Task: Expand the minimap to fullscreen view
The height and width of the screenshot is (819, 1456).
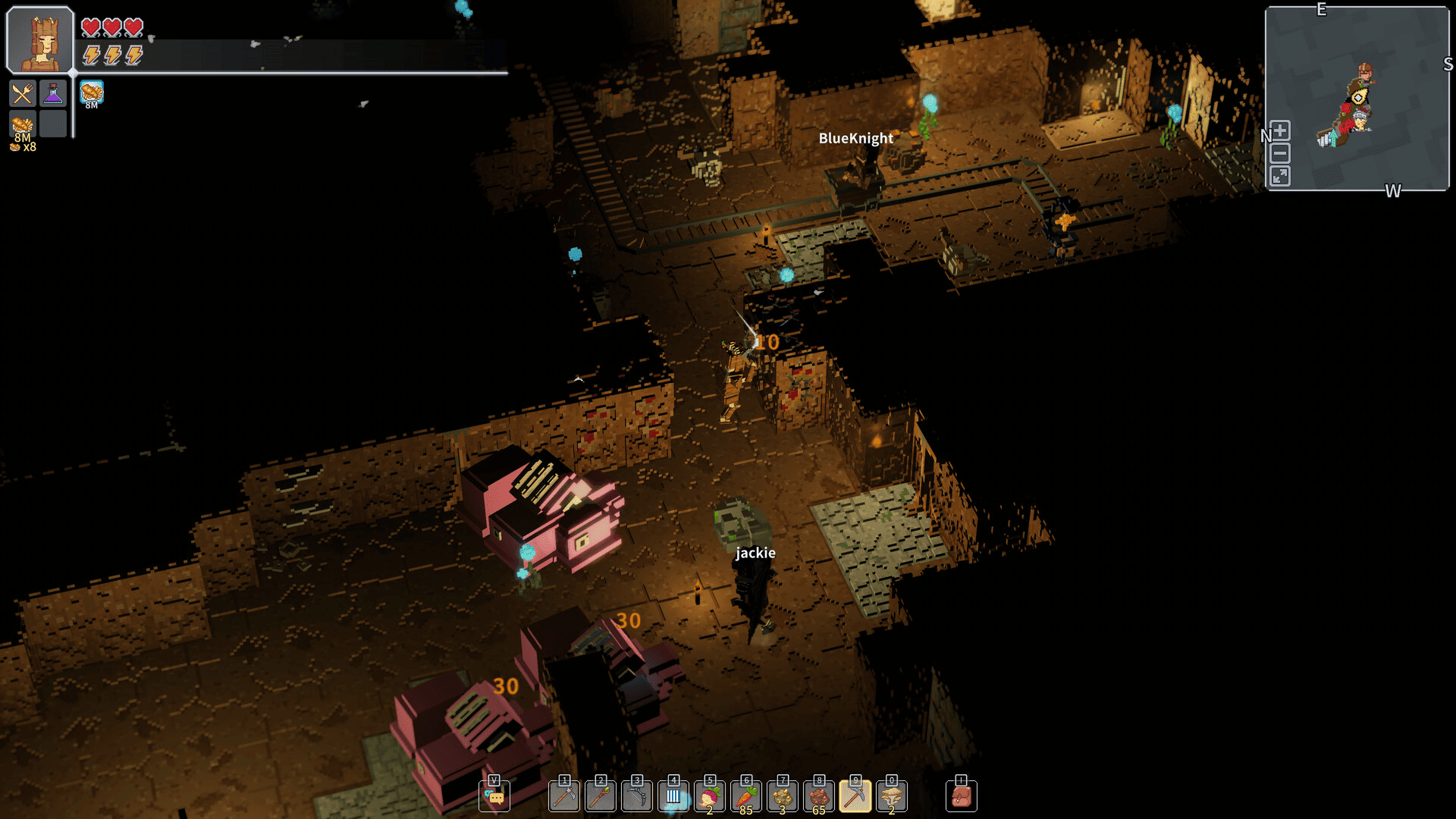Action: (1279, 177)
